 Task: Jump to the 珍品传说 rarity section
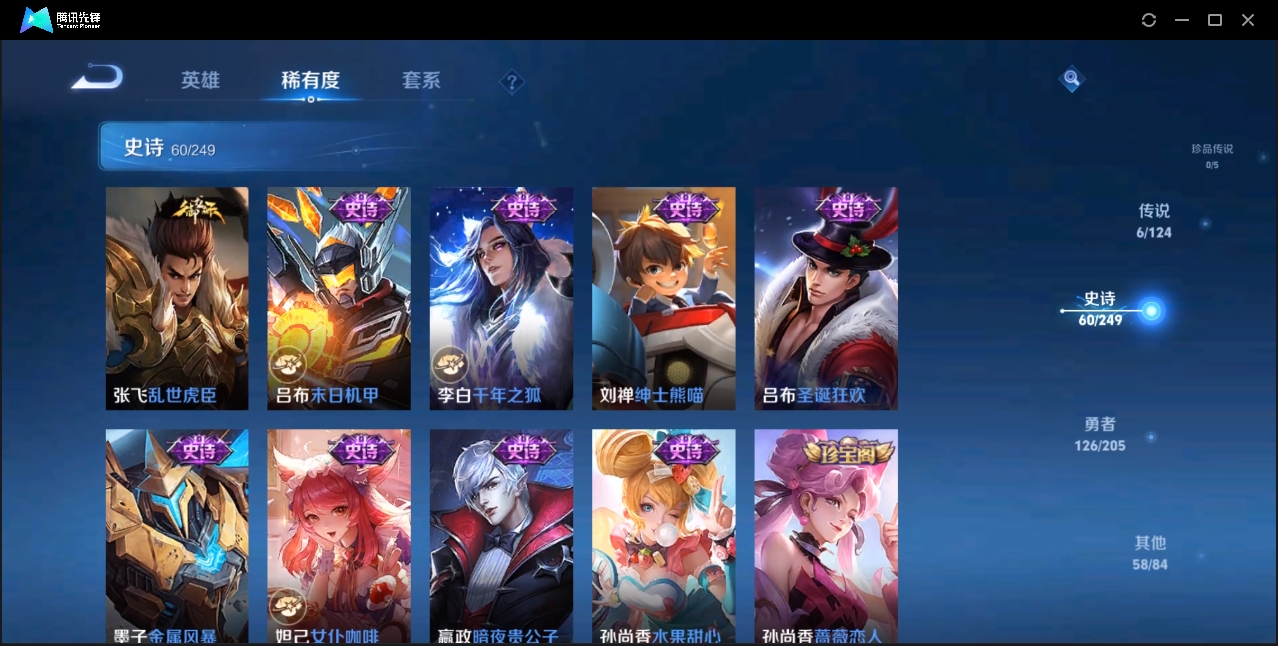click(x=1211, y=155)
